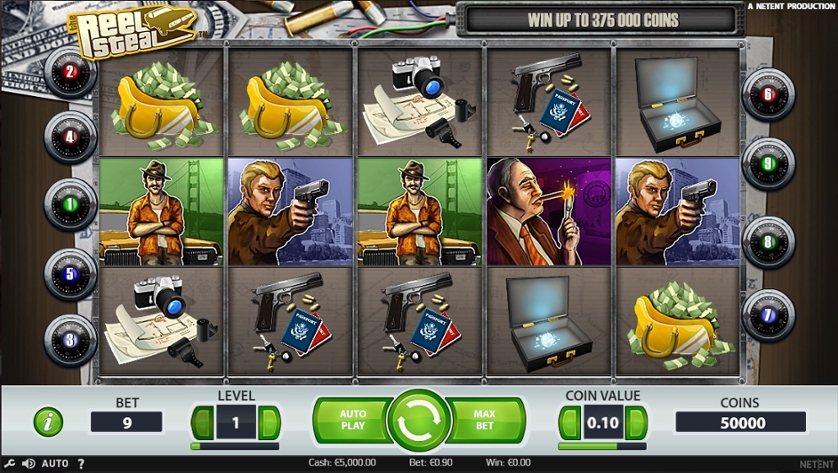Select bet line 2 marker
The image size is (838, 473).
click(70, 71)
